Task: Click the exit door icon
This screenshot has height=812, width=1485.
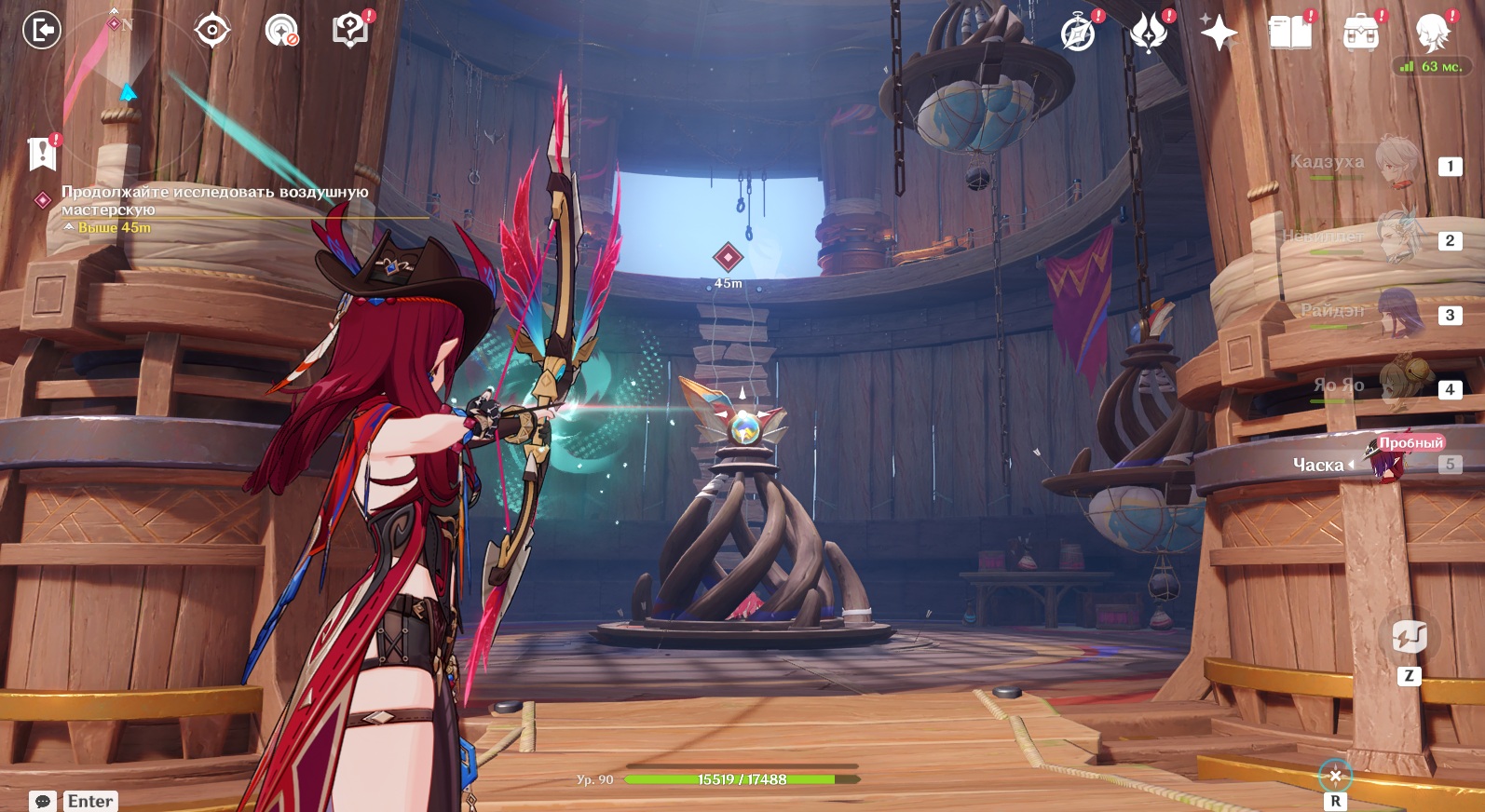Action: coord(41,31)
